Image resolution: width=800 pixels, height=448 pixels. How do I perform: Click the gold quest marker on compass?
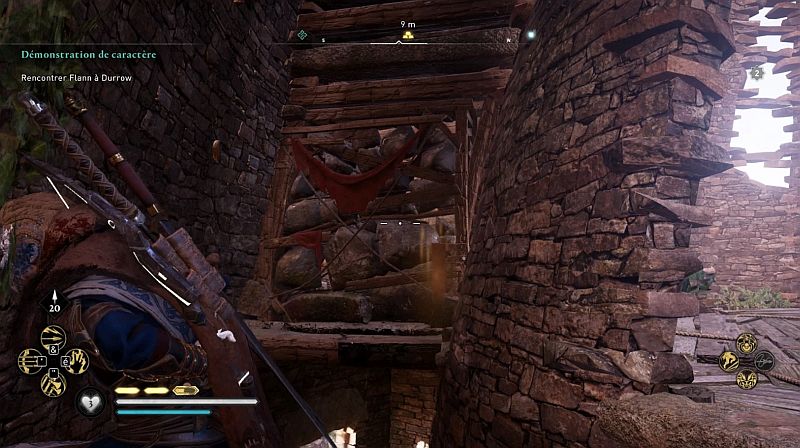click(407, 37)
